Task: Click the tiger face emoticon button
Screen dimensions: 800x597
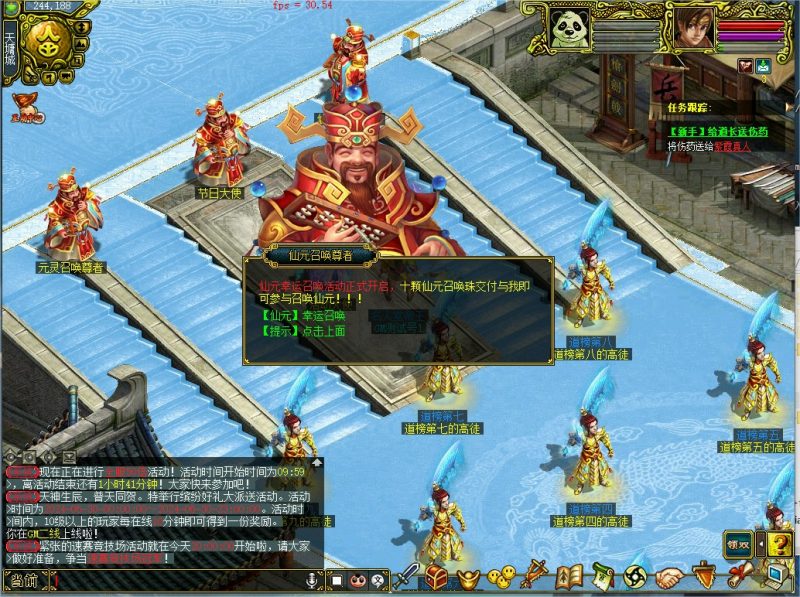Action: coord(357,580)
